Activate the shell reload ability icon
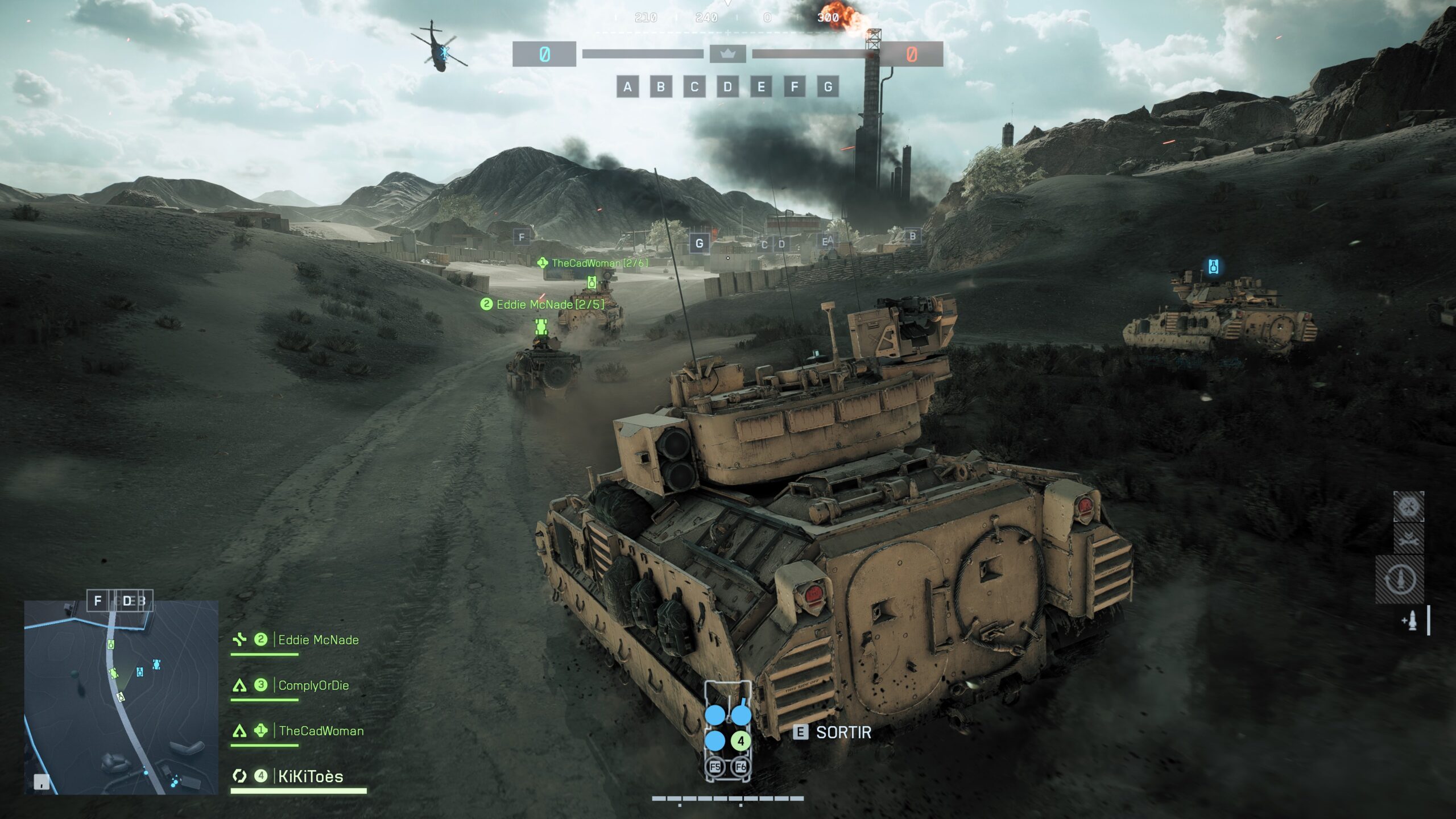Screen dimensions: 1456x819 point(1400,579)
